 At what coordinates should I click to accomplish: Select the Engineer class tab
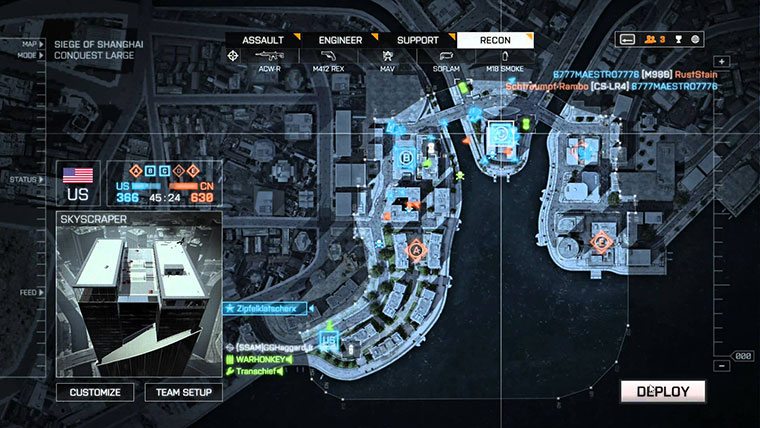point(340,40)
